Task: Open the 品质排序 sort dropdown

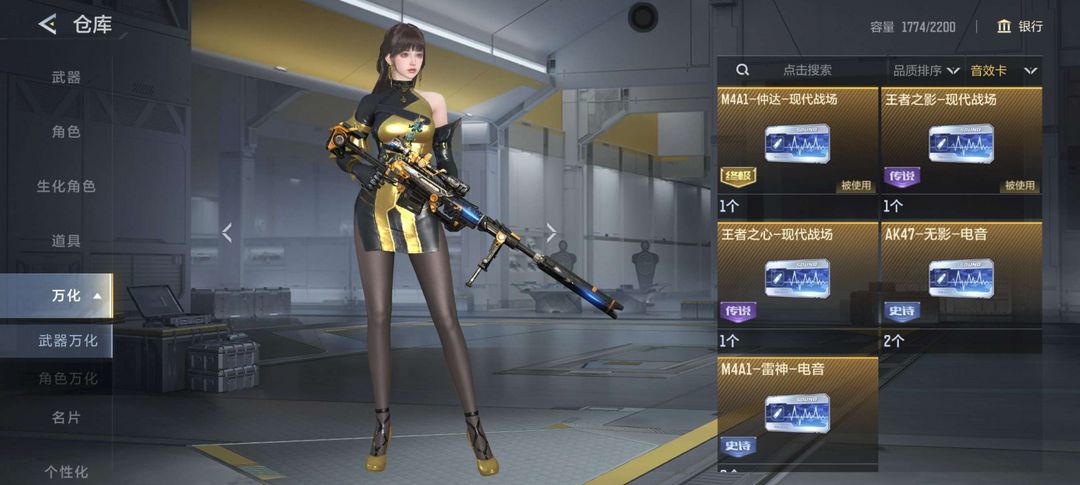Action: [x=926, y=70]
